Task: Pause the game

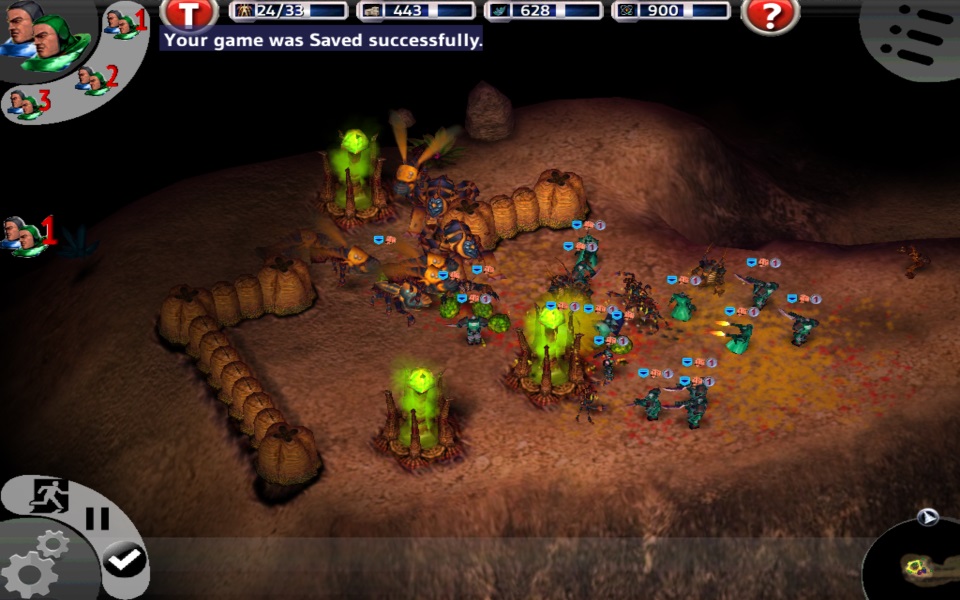Action: click(97, 519)
